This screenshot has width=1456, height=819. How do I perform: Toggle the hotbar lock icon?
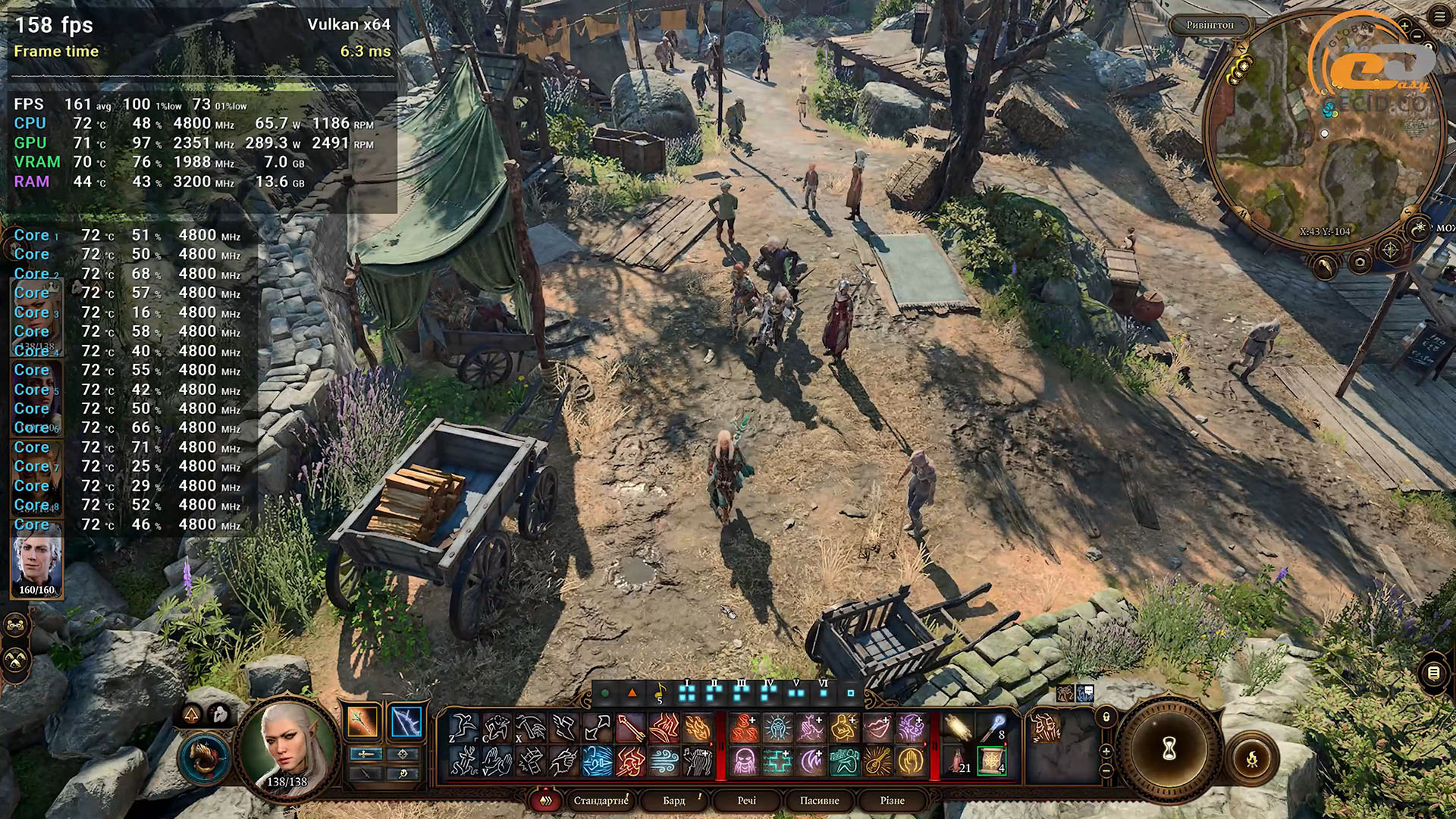click(1106, 717)
